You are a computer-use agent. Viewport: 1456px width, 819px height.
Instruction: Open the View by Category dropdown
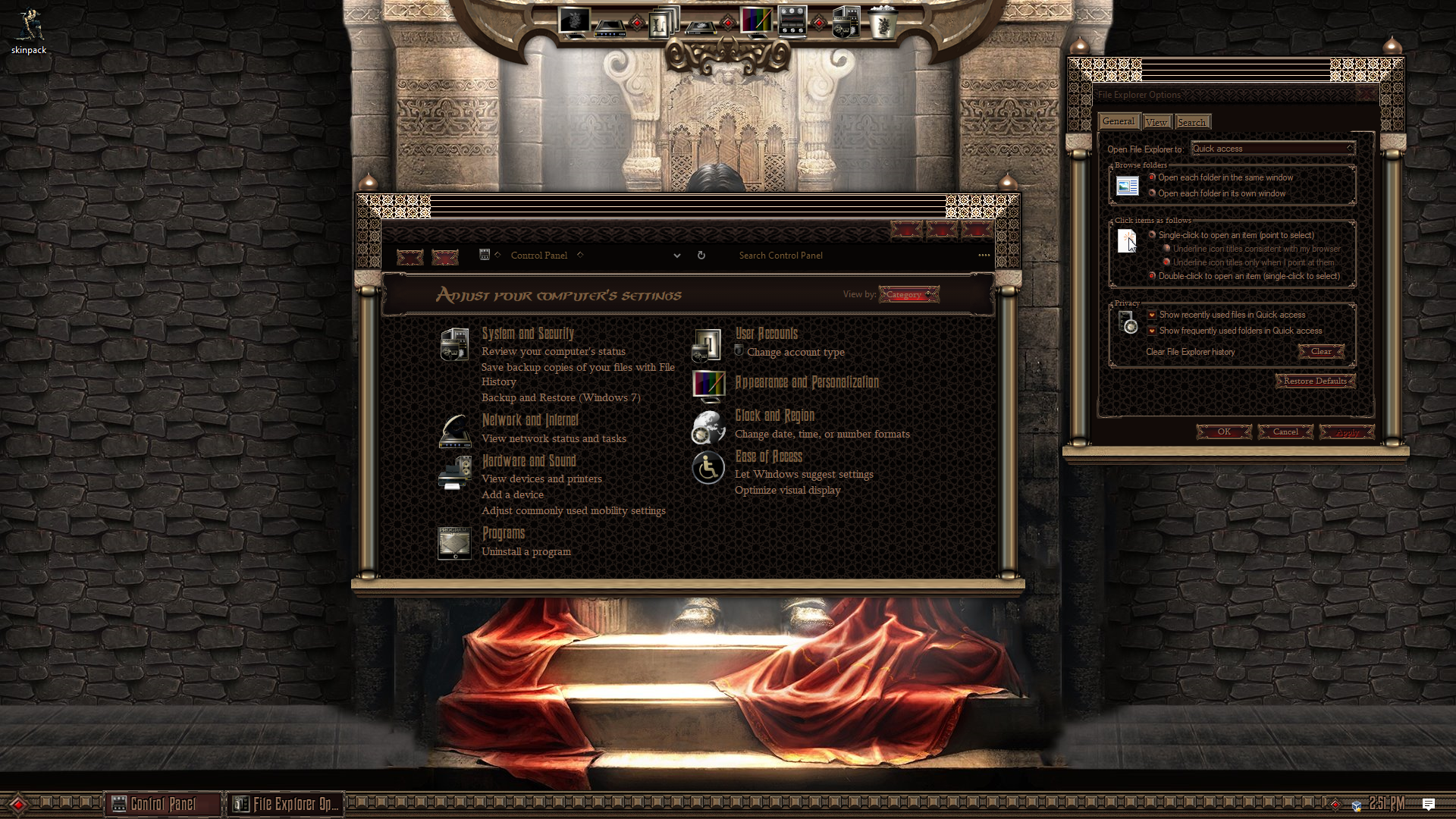pos(908,294)
